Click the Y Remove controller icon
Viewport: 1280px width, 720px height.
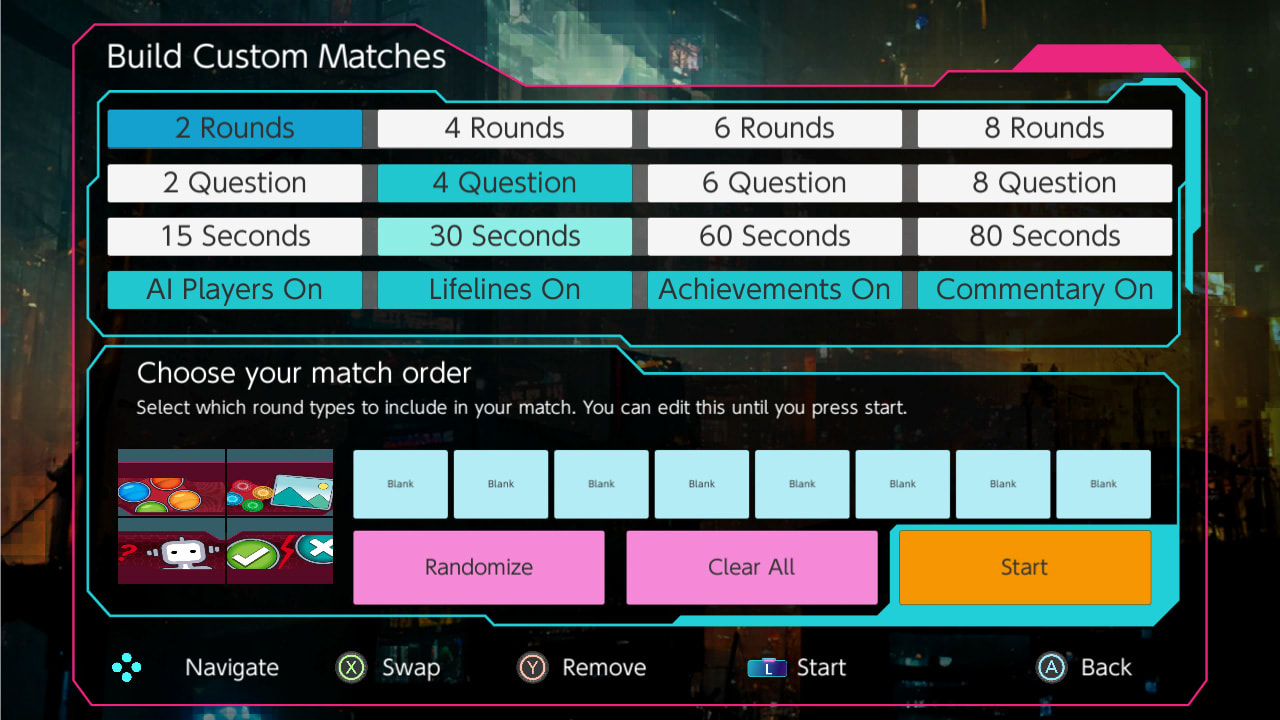coord(530,667)
